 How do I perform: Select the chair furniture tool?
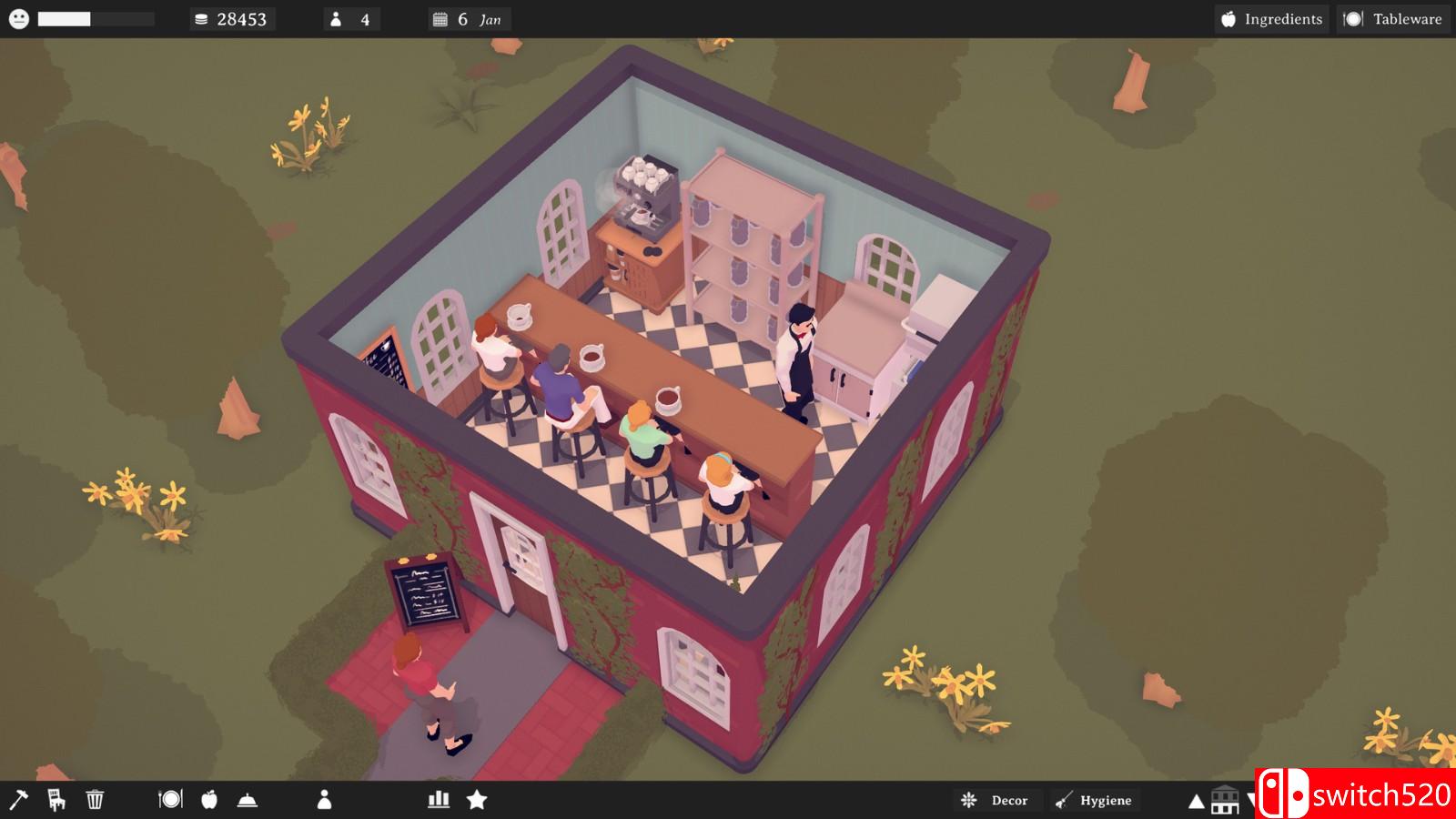point(56,800)
